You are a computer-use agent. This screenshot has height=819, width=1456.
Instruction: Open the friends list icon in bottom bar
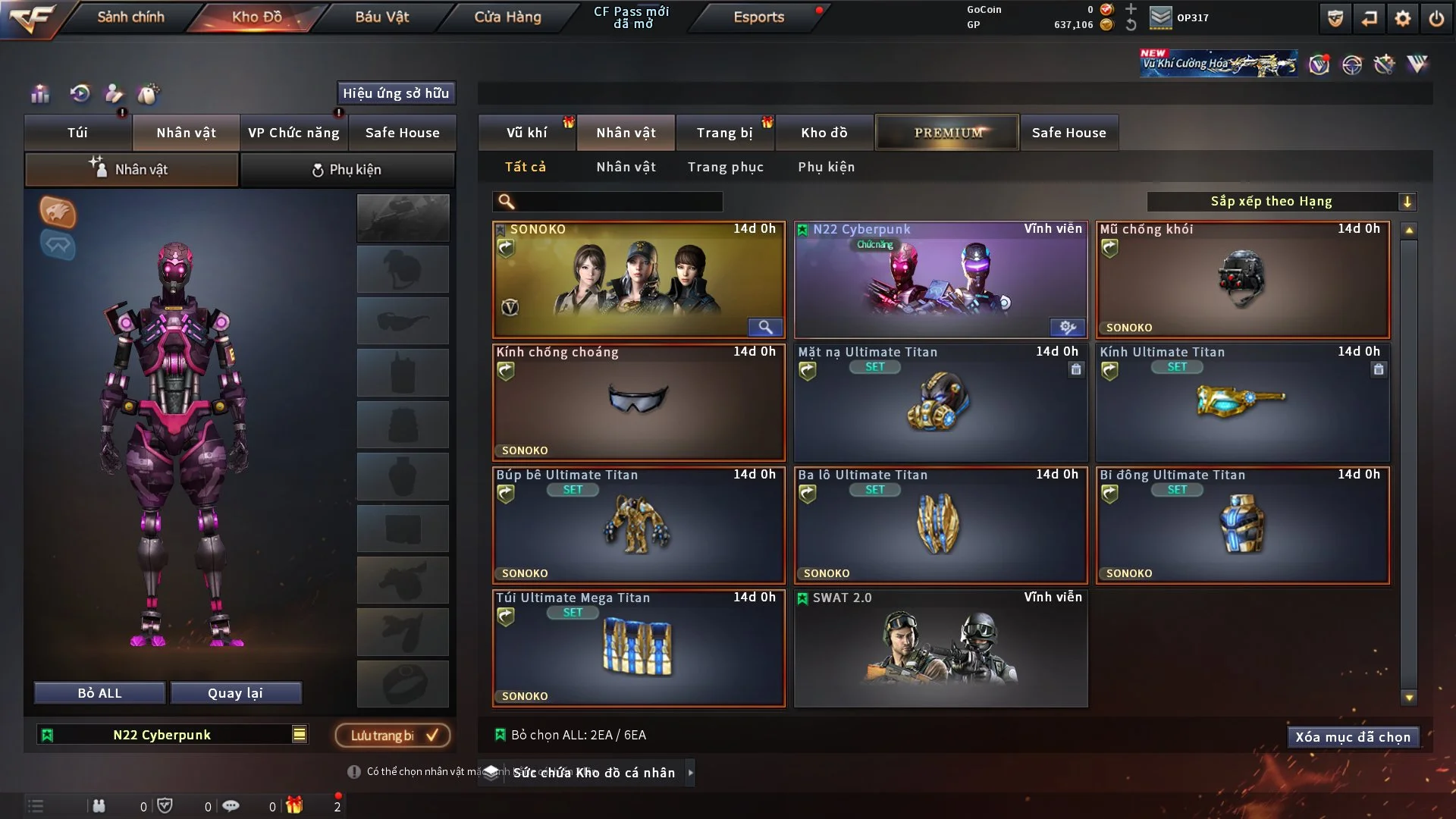[x=99, y=806]
